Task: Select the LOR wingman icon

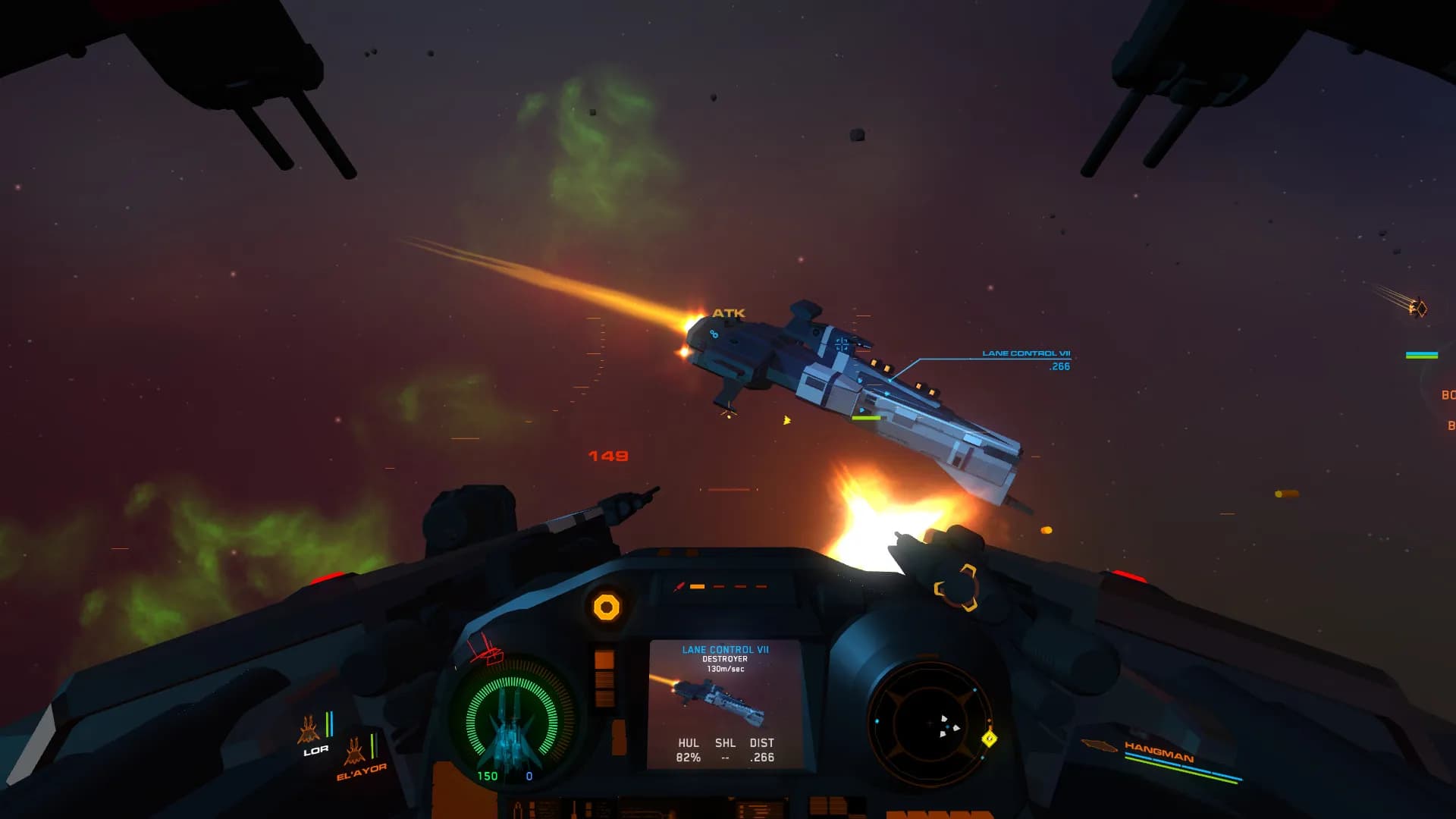Action: [x=309, y=731]
